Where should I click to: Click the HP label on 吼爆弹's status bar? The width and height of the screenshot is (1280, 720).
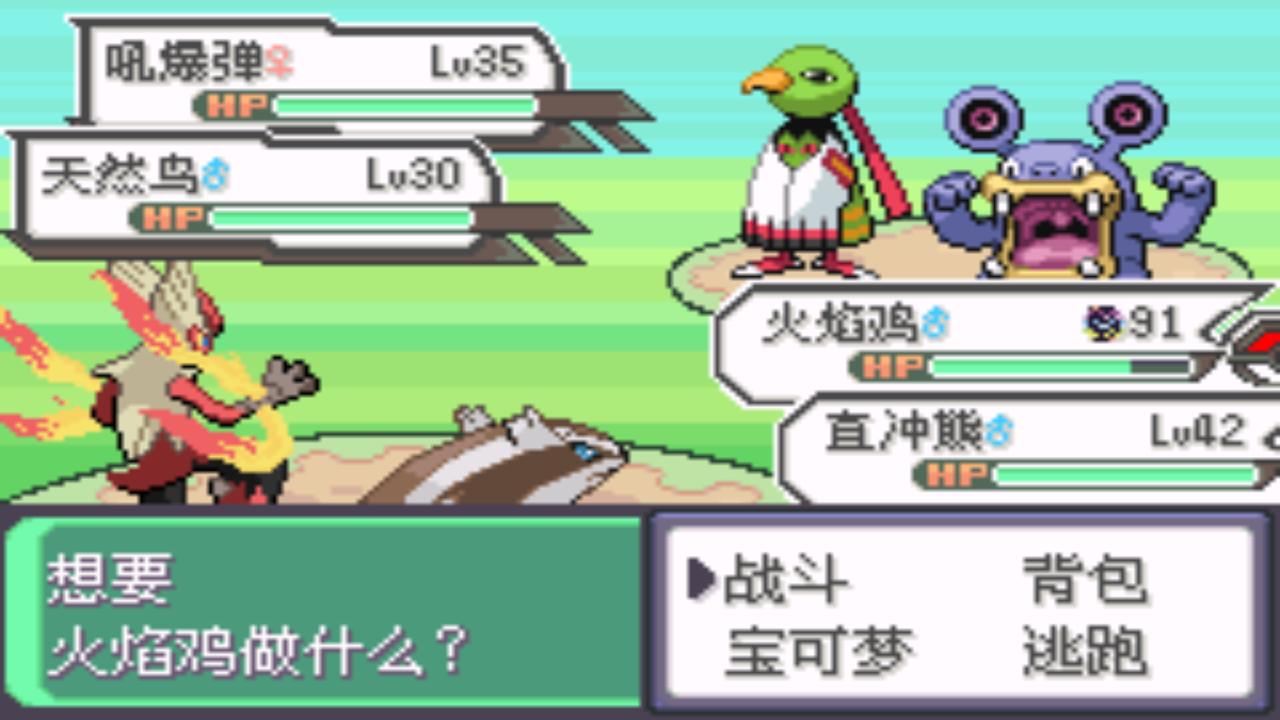click(x=238, y=103)
